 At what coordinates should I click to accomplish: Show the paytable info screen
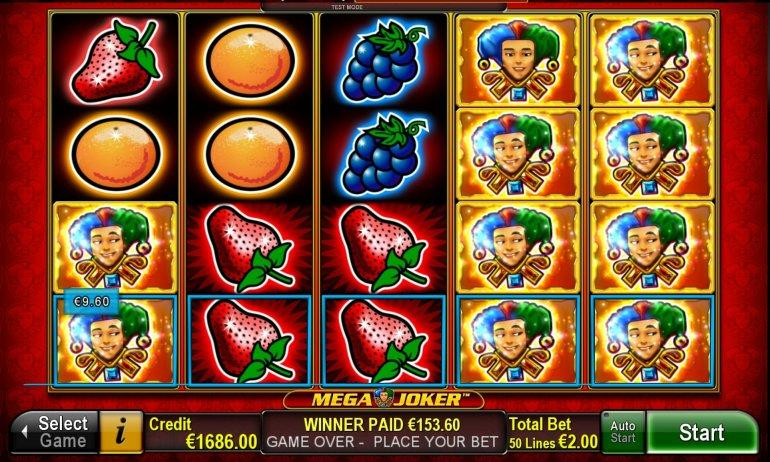click(x=122, y=433)
